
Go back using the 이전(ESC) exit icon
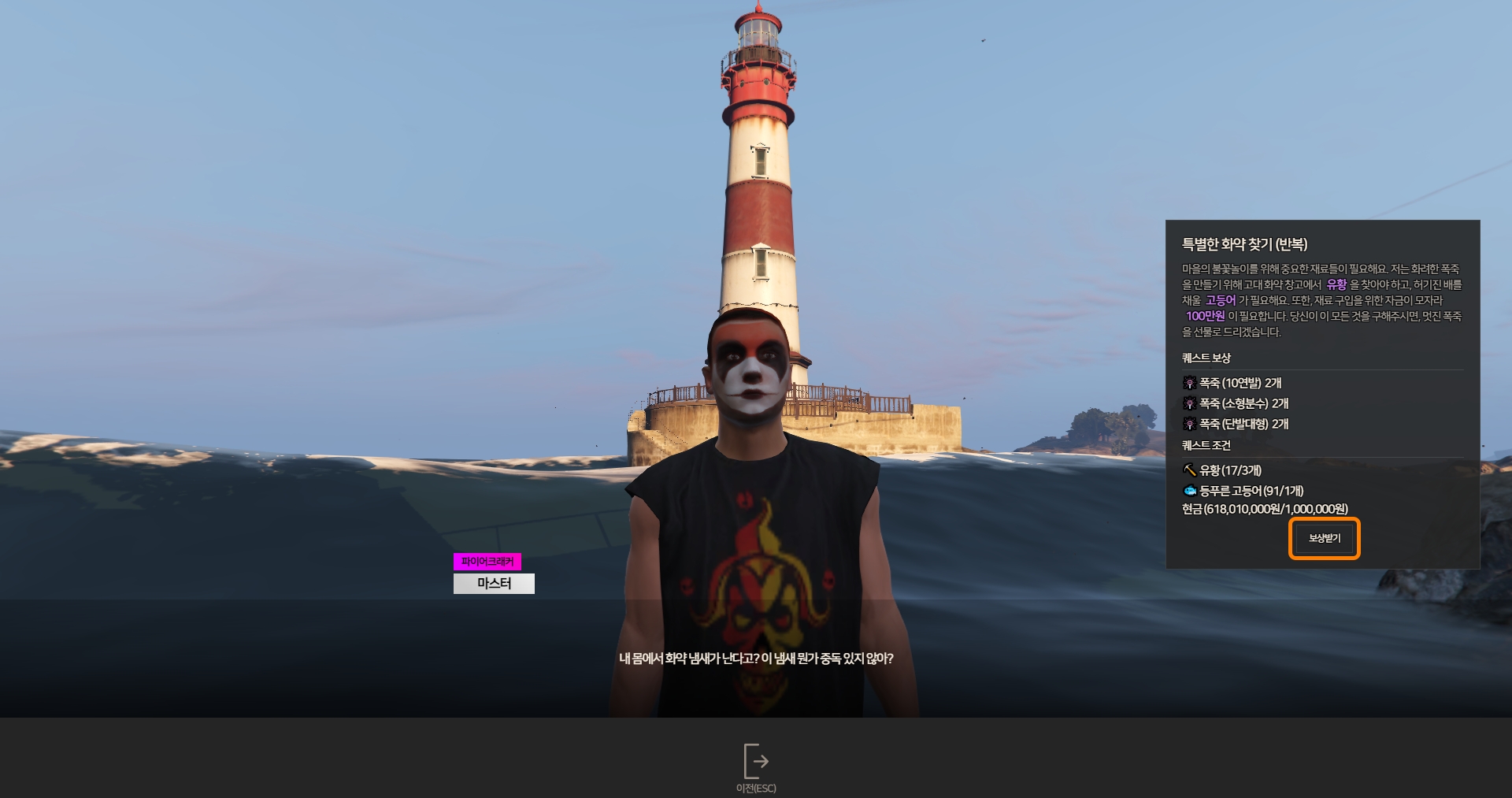coord(756,762)
